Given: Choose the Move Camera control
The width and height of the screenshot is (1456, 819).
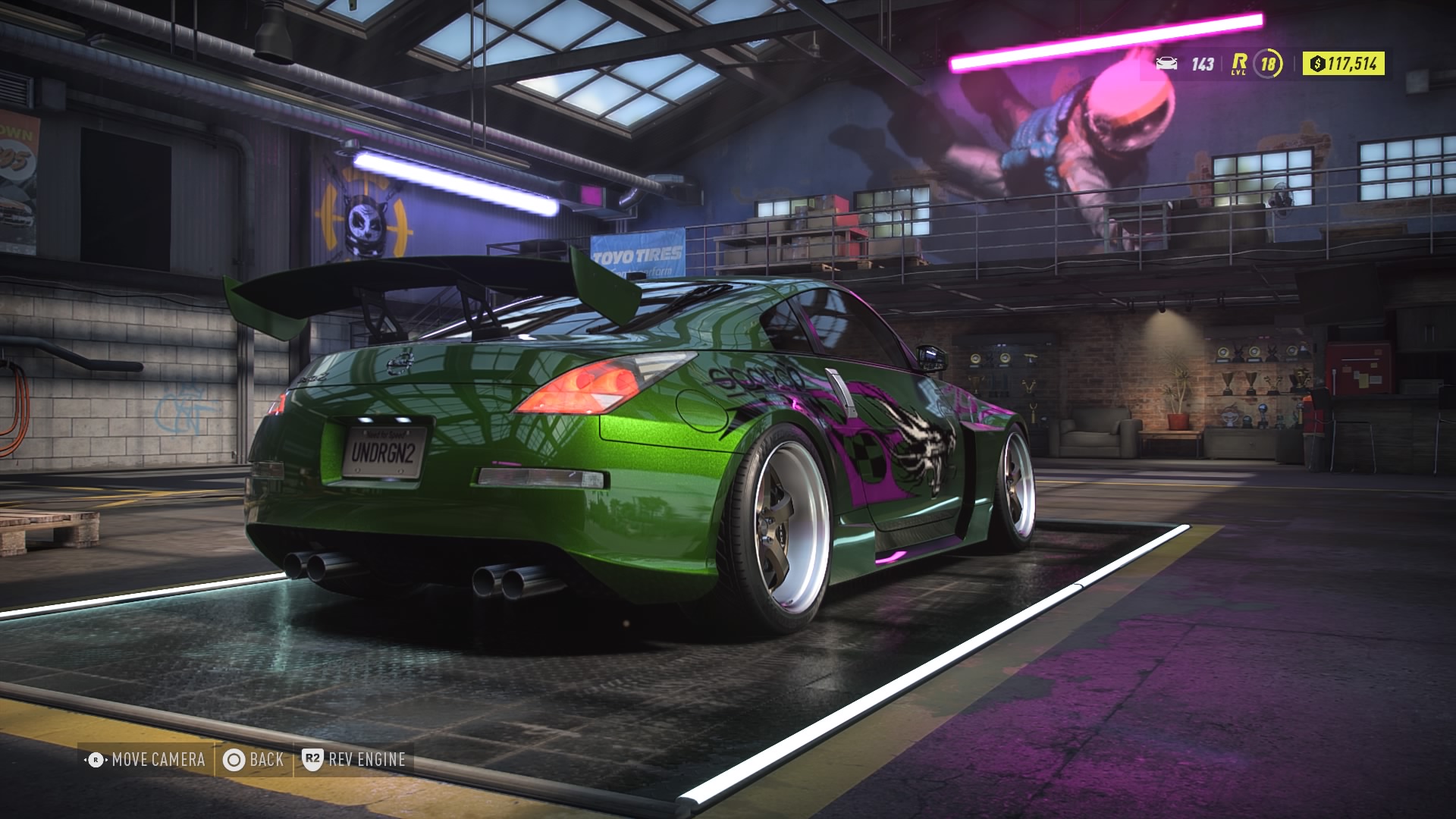Looking at the screenshot, I should click(146, 759).
